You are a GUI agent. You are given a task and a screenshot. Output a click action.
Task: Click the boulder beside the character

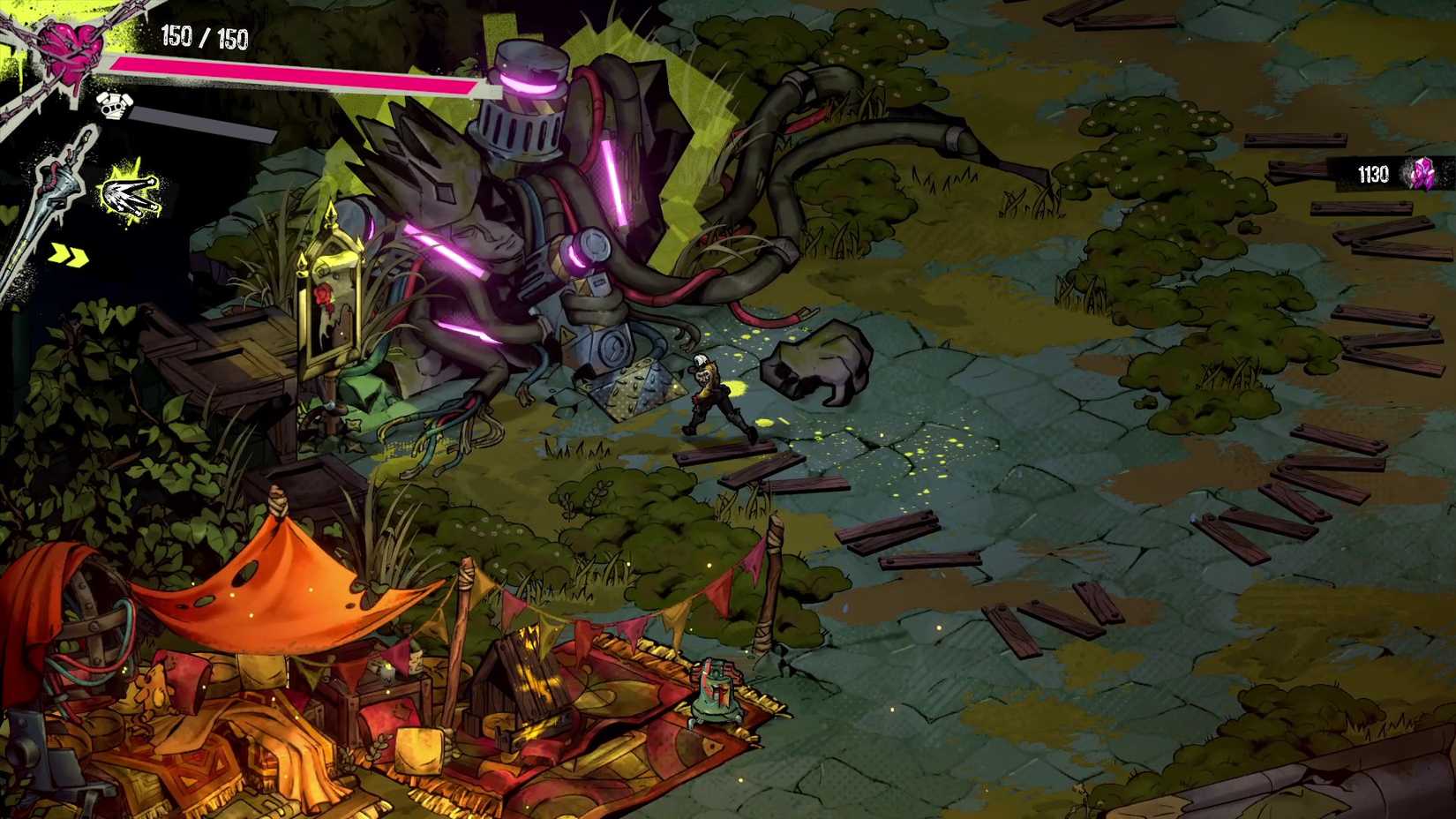click(x=816, y=362)
